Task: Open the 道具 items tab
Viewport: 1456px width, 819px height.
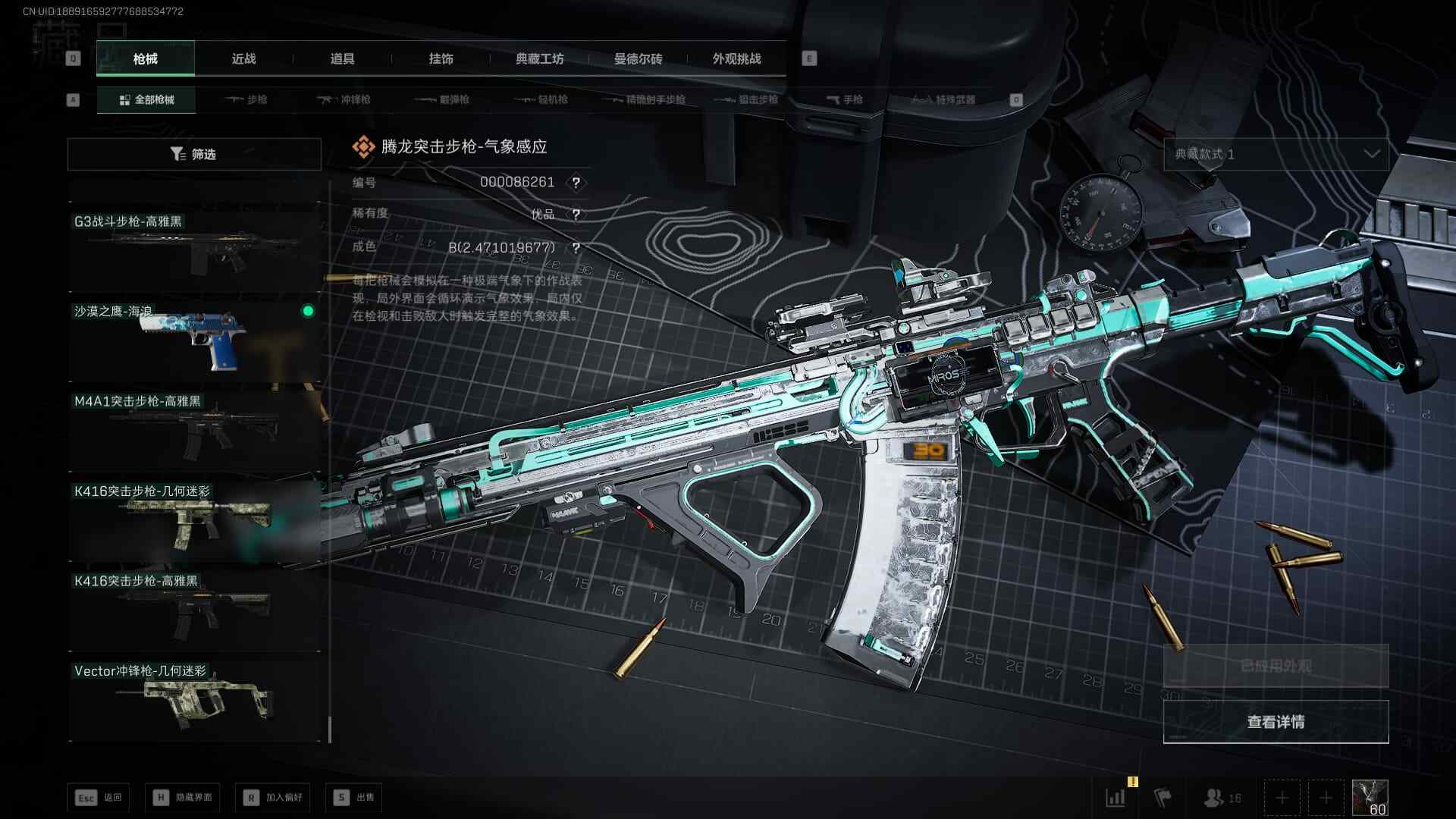Action: tap(342, 59)
